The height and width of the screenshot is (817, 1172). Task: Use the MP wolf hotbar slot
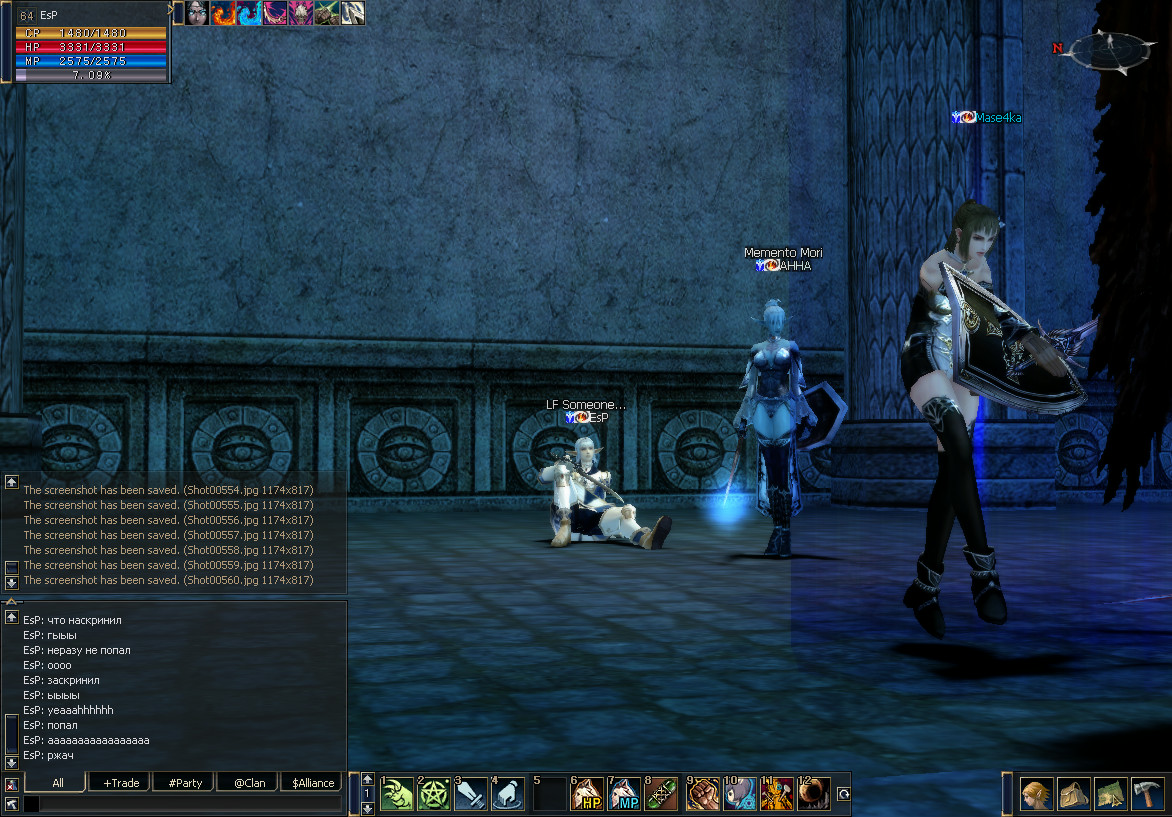pyautogui.click(x=625, y=795)
